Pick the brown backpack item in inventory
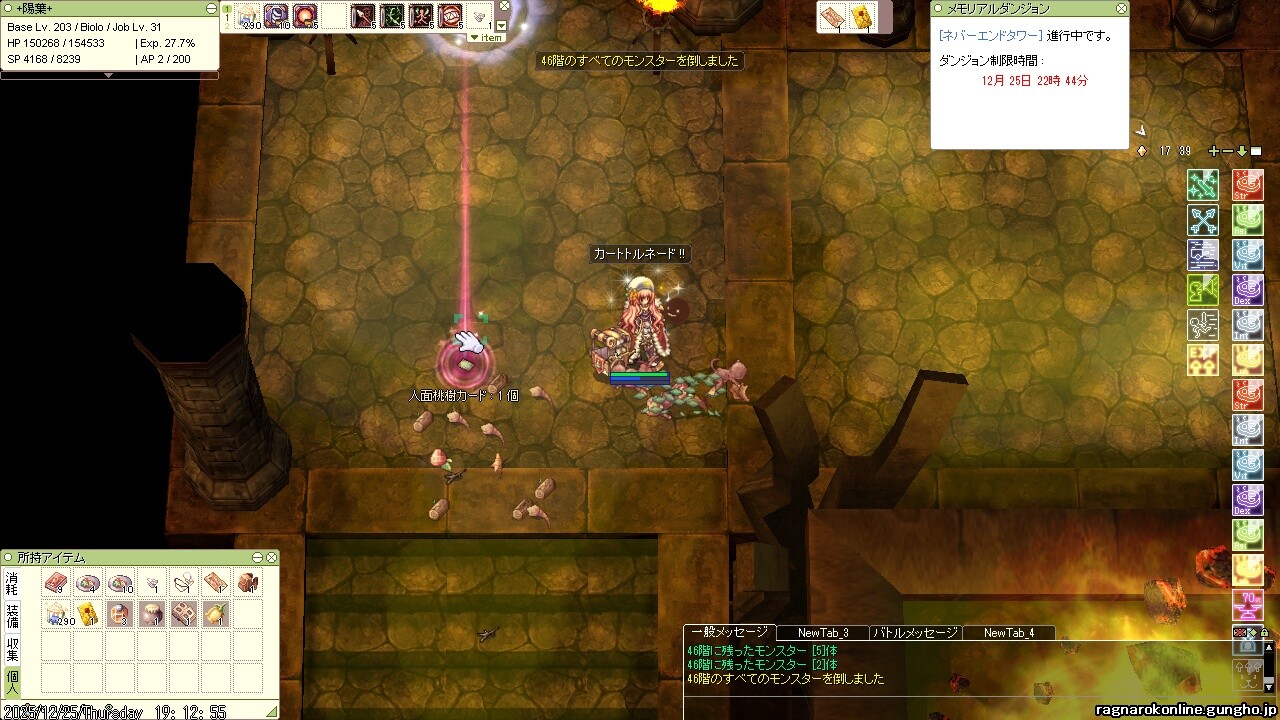The image size is (1280, 720). point(247,582)
